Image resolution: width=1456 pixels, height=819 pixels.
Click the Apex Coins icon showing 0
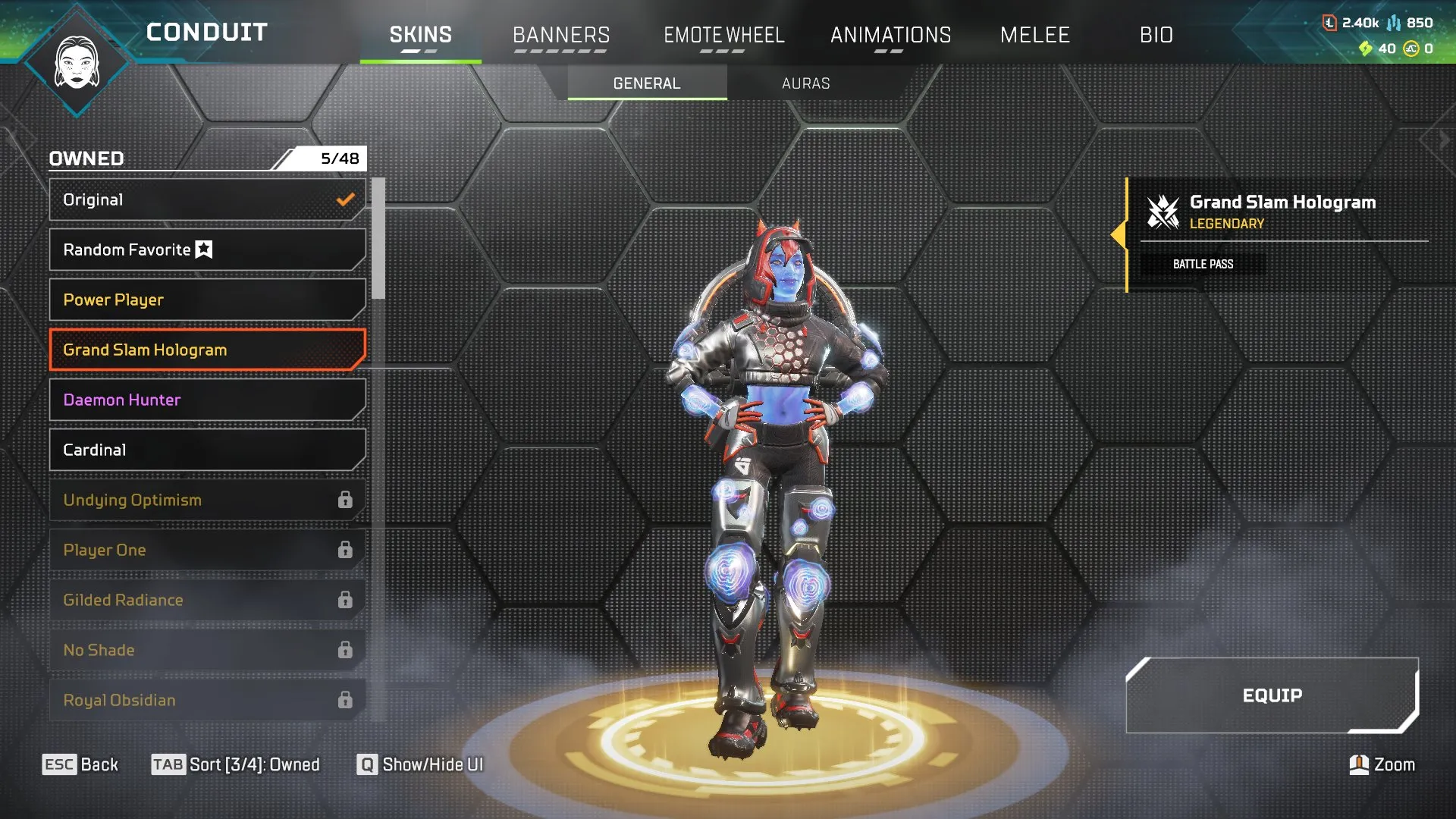1412,47
